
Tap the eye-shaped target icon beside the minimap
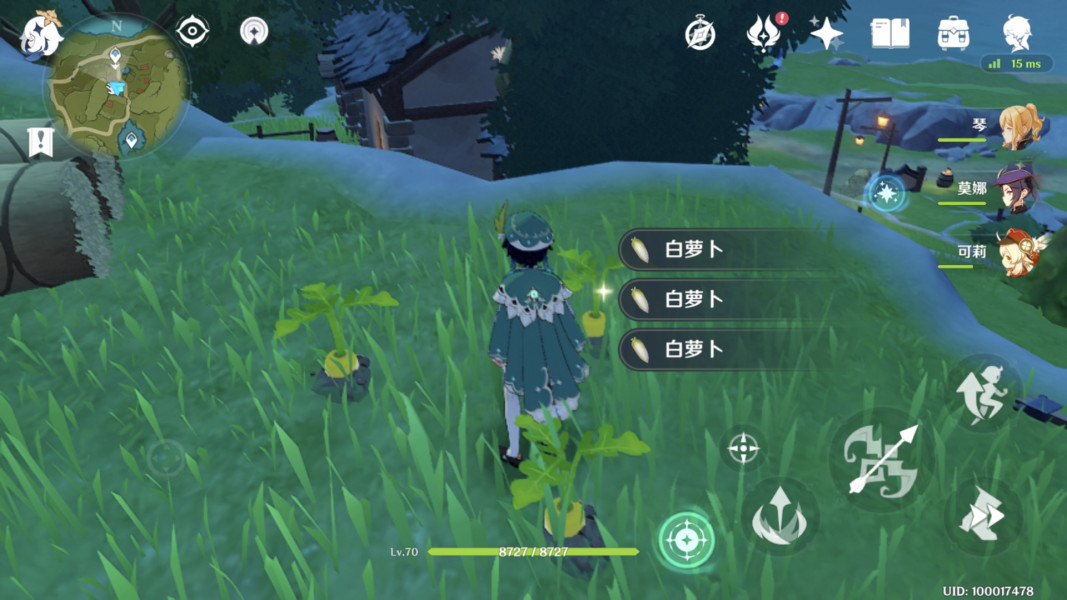[192, 31]
